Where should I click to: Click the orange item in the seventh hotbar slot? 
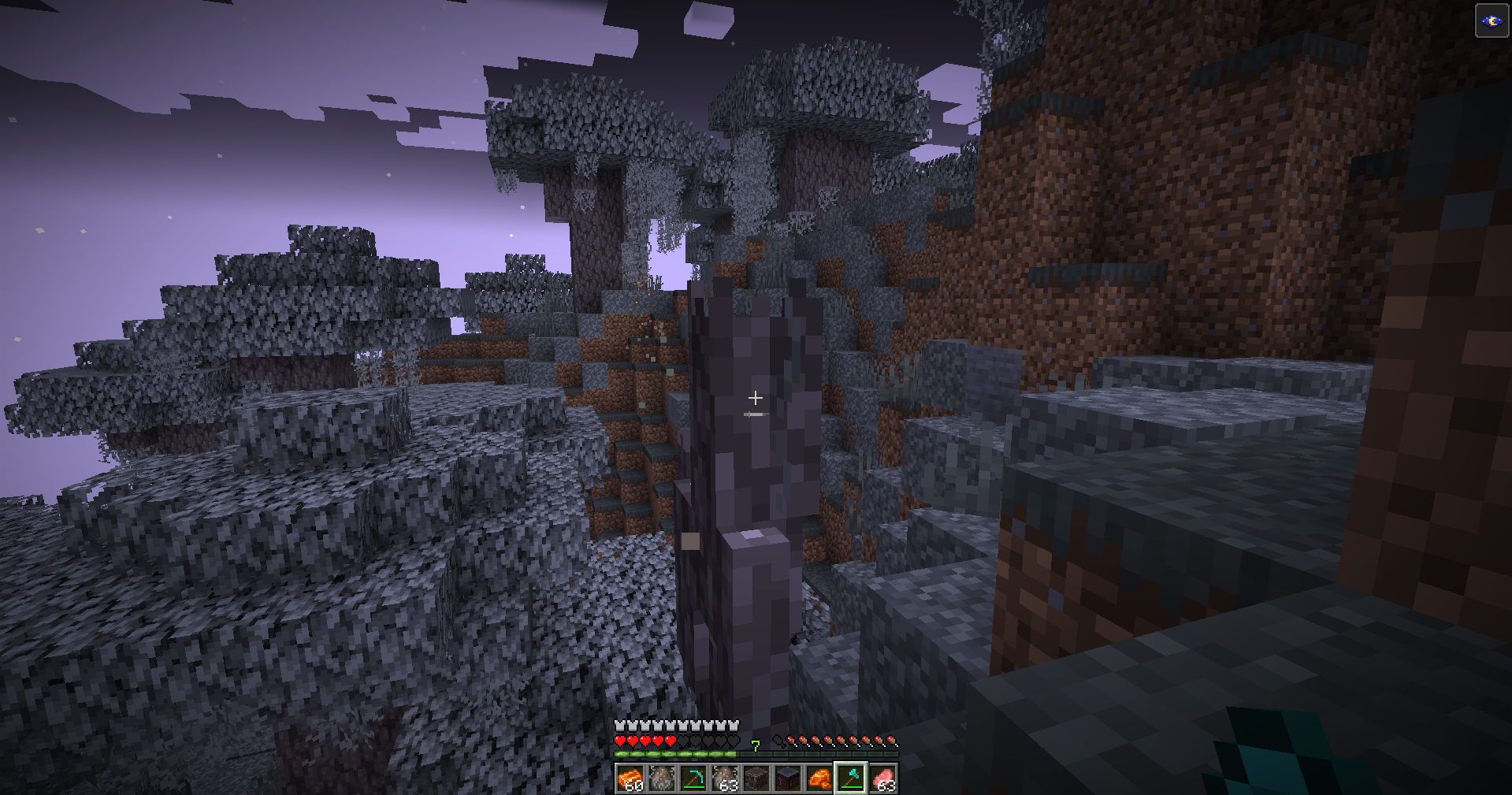pyautogui.click(x=818, y=778)
